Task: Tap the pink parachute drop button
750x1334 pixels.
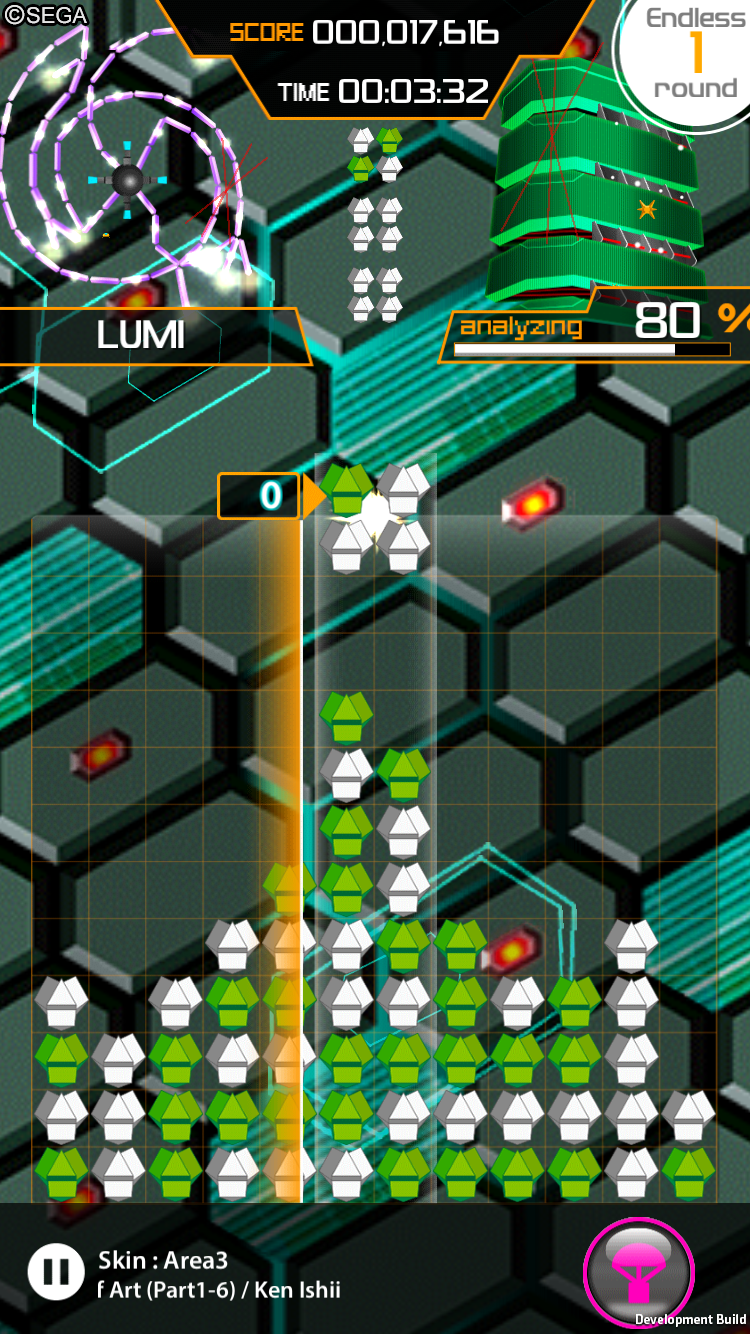Action: pos(637,1271)
